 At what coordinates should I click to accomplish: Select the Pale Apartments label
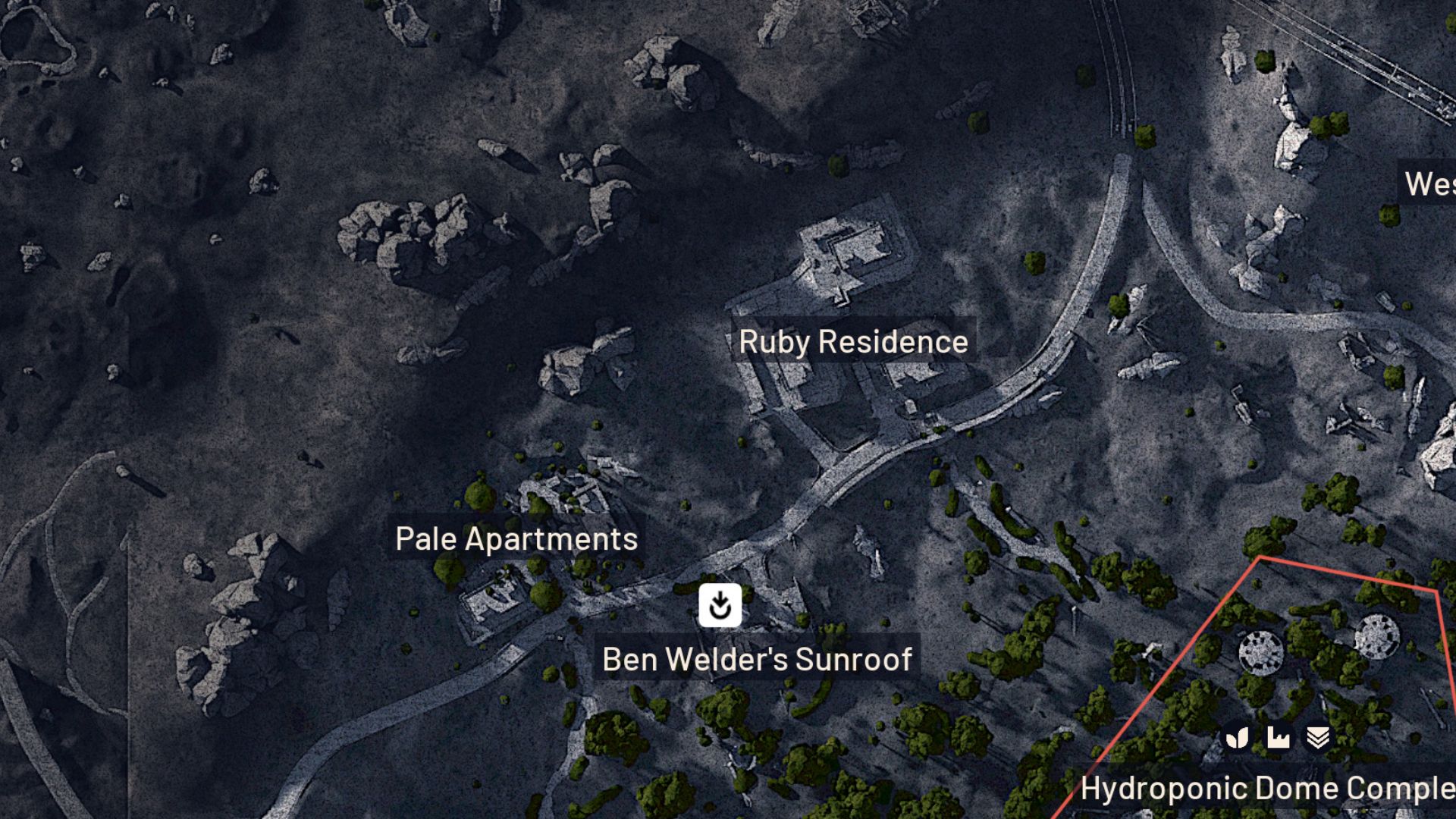coord(516,539)
